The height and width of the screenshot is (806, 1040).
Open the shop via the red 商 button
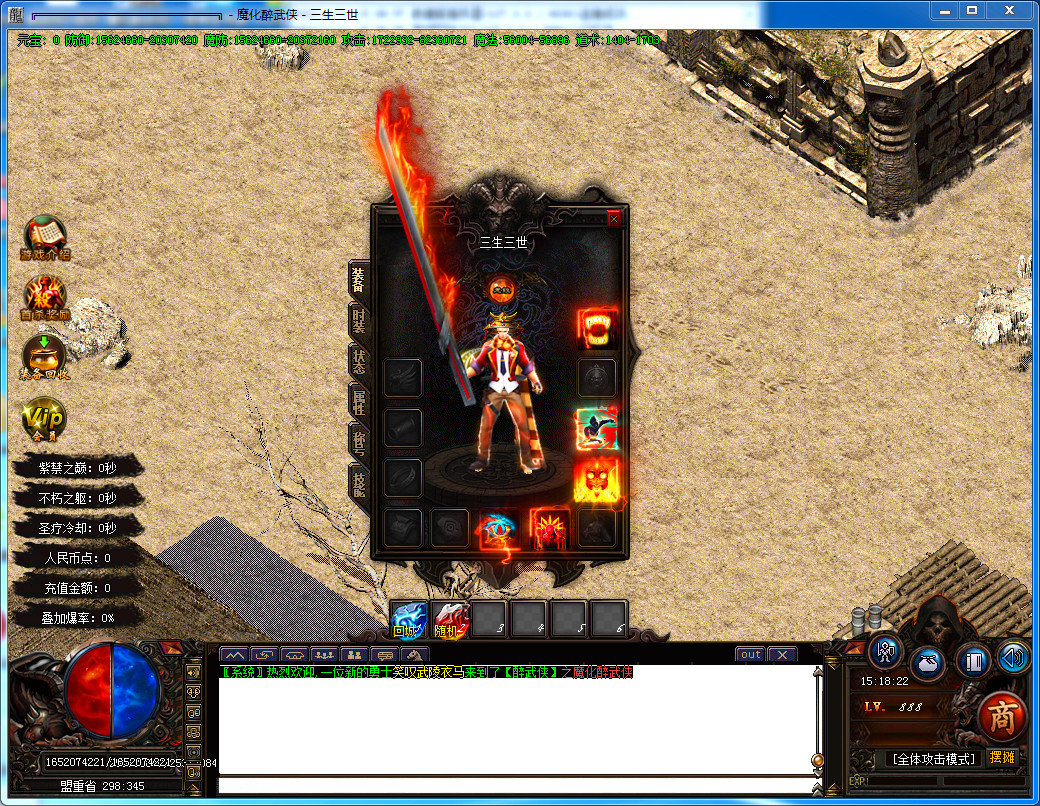[x=1001, y=716]
